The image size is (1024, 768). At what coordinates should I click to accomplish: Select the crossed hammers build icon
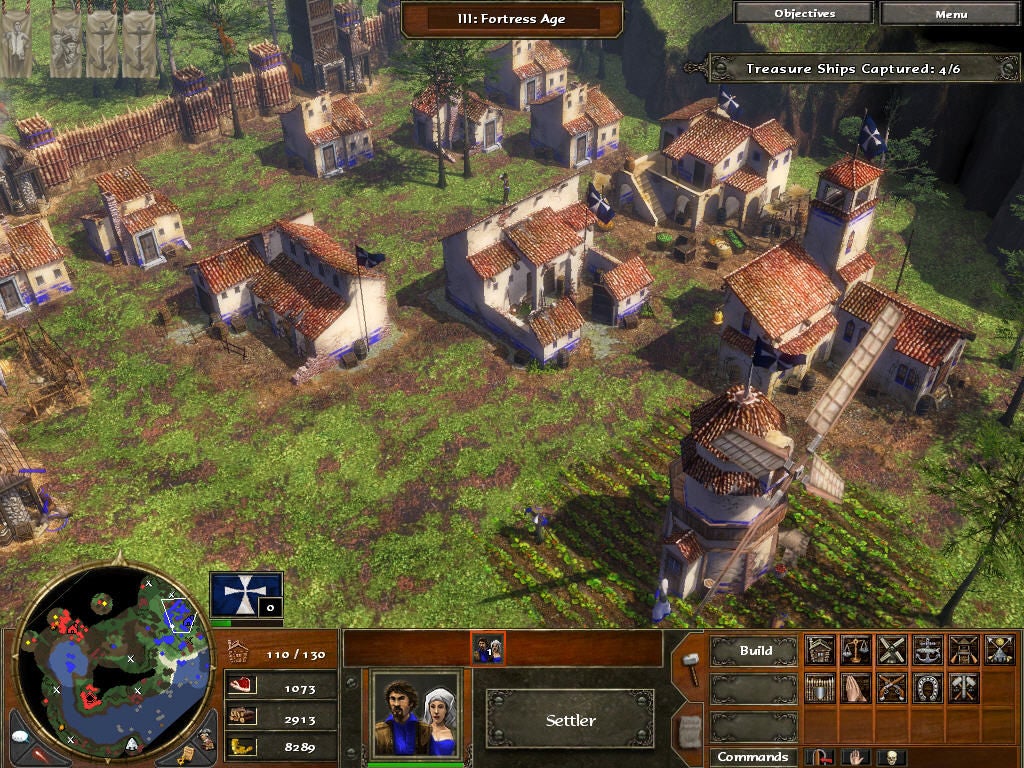click(x=963, y=687)
